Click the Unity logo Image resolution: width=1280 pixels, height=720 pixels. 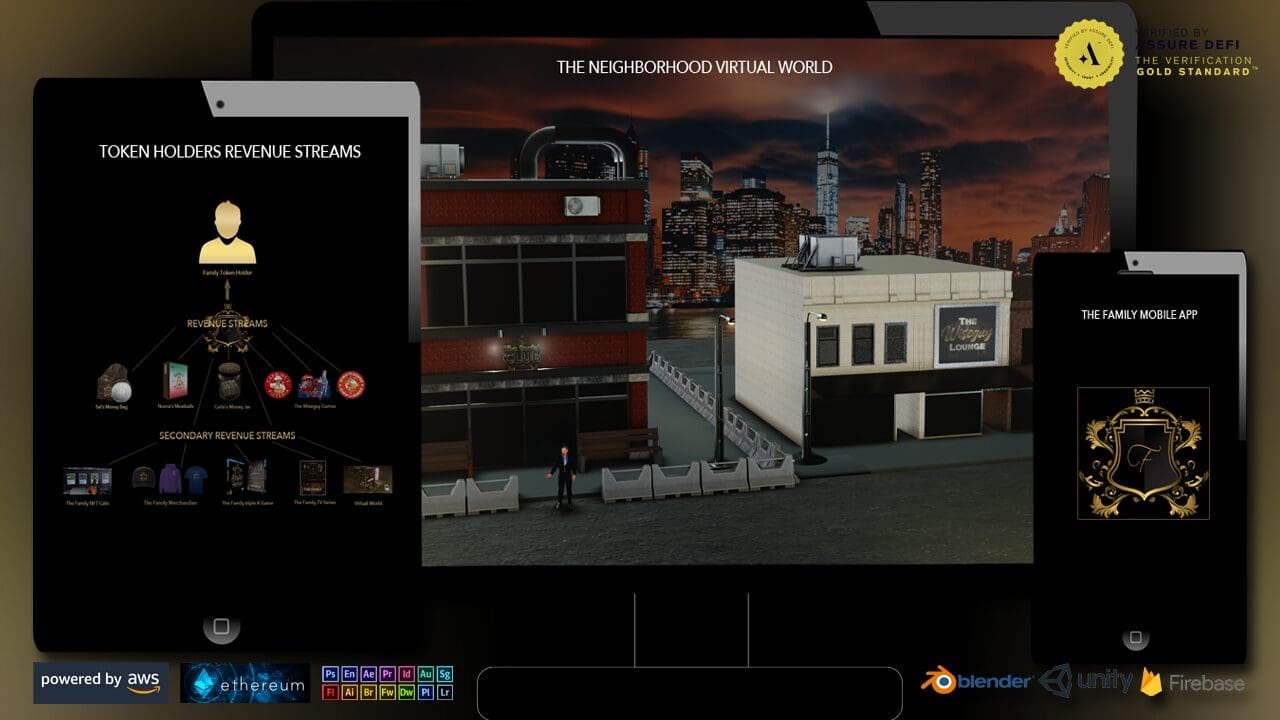(x=1087, y=681)
